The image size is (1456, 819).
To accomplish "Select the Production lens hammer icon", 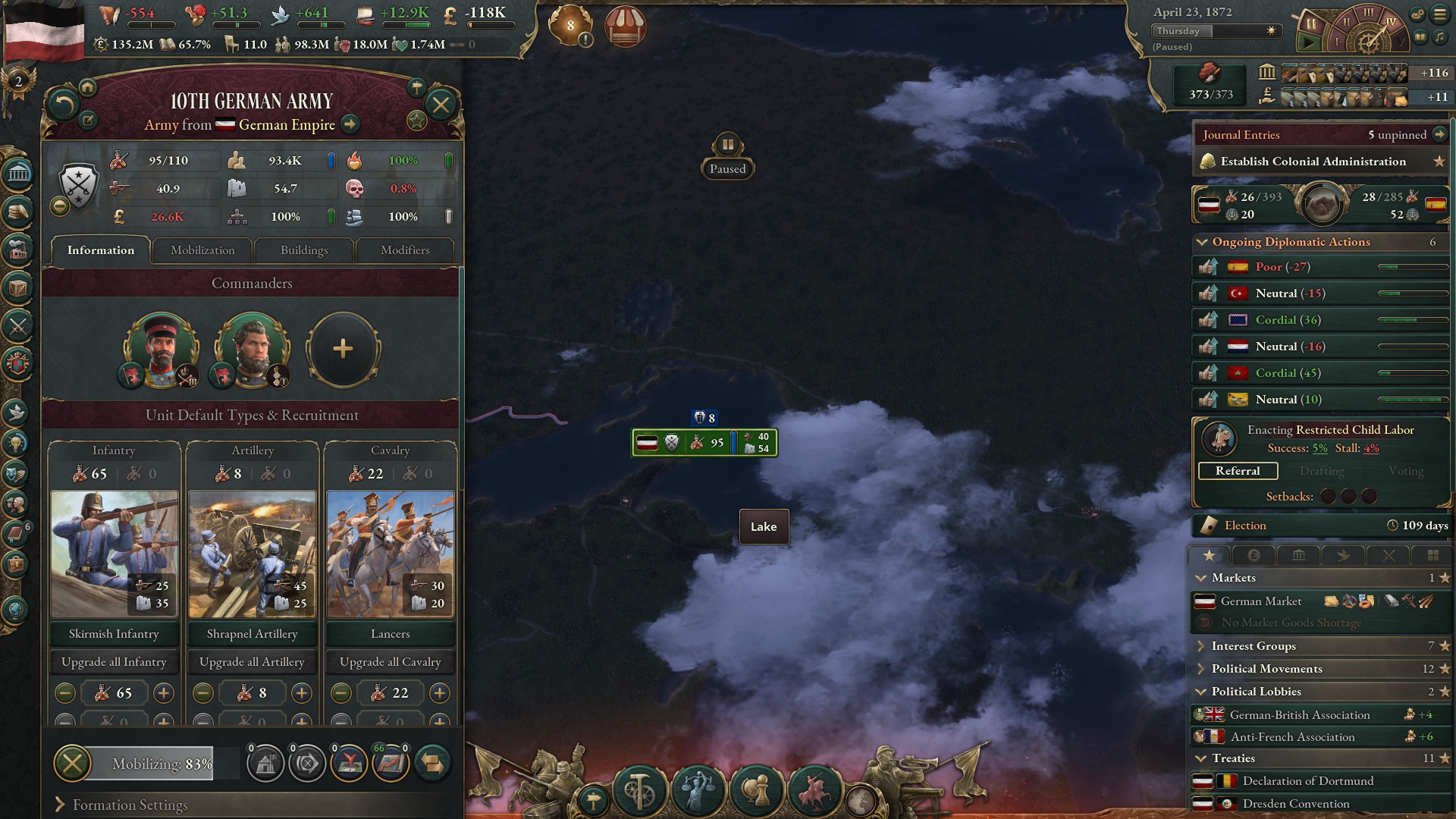I will pos(639,790).
